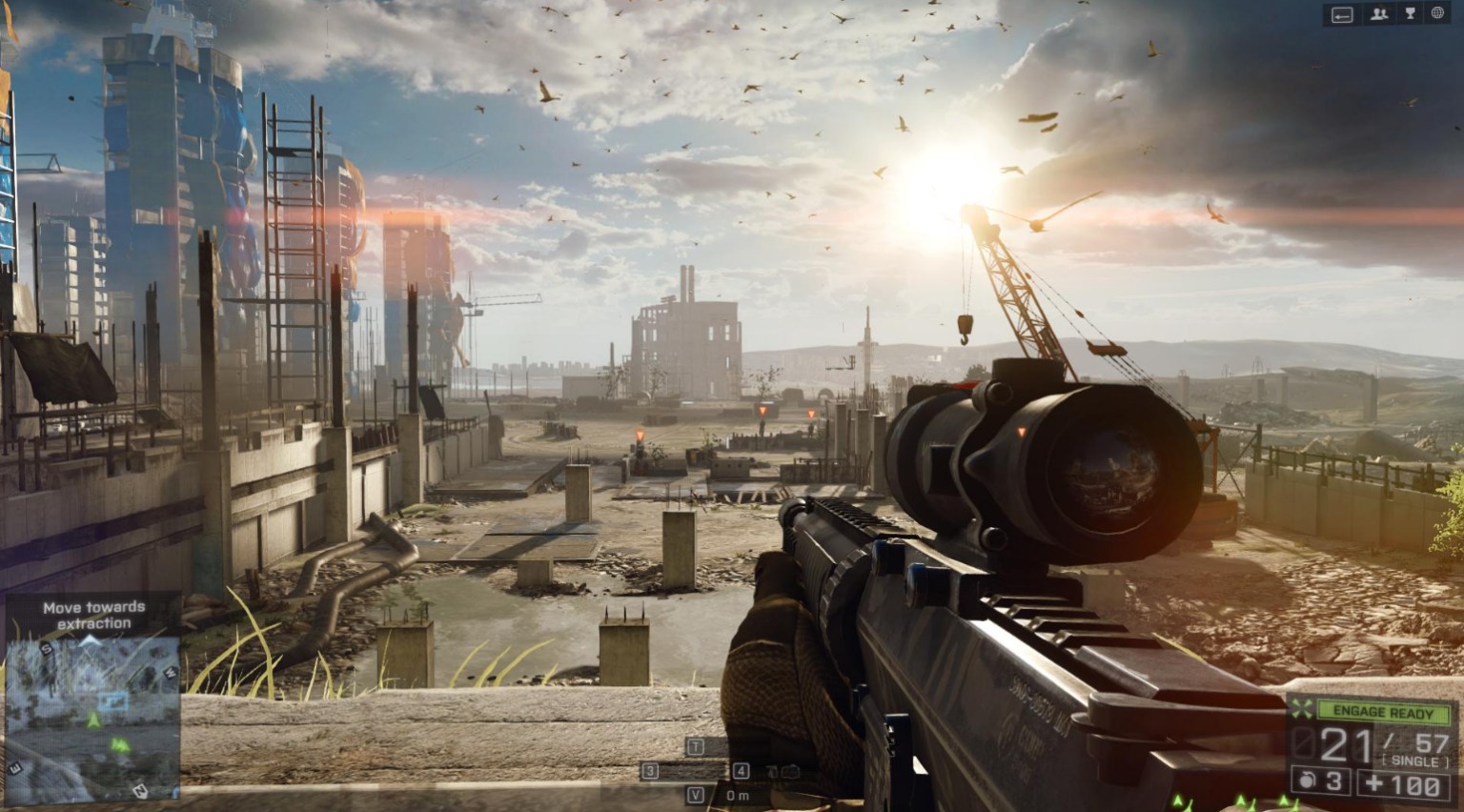Click the green squad cross icon near ENGAGE READY
1464x812 pixels.
[x=1300, y=709]
